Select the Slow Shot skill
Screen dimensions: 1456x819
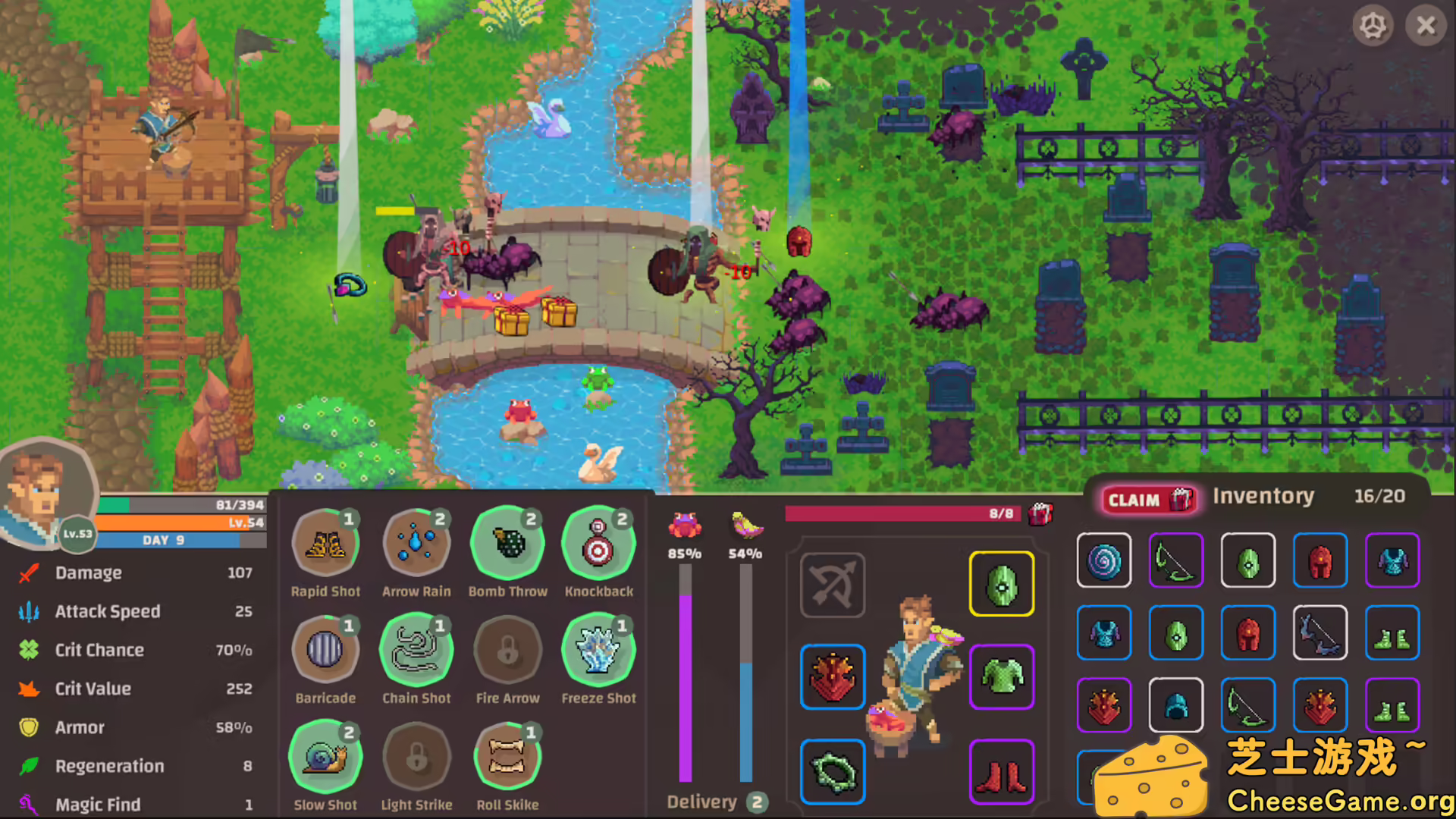(325, 755)
